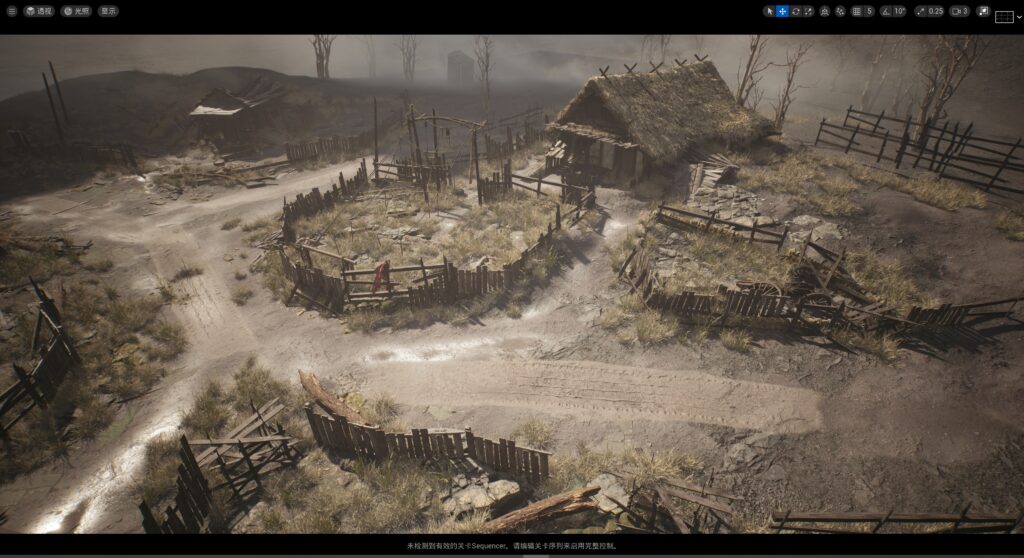Activate the arrow select tool

click(x=770, y=11)
